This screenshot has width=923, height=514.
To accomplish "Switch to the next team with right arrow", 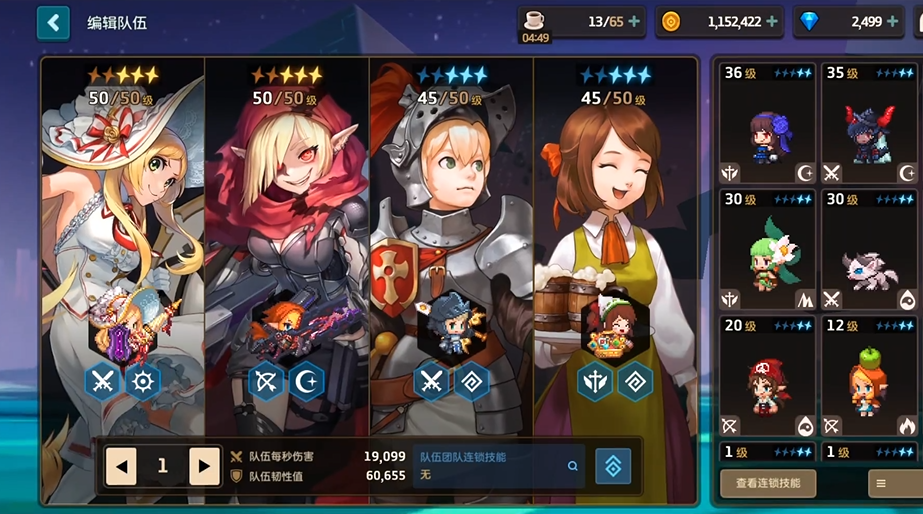I will click(x=204, y=466).
